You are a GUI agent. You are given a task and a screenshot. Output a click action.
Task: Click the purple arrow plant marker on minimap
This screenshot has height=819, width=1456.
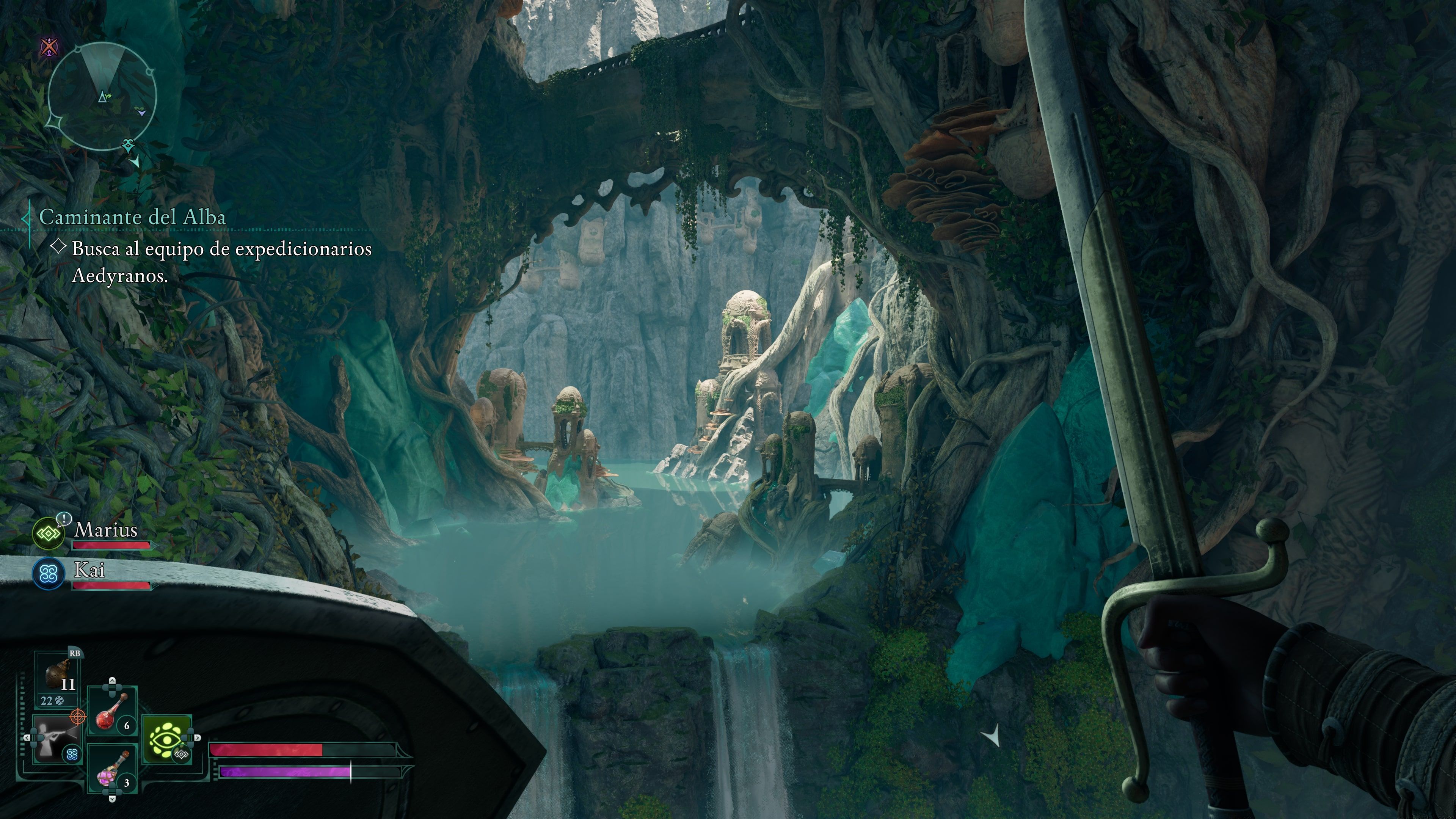point(141,112)
